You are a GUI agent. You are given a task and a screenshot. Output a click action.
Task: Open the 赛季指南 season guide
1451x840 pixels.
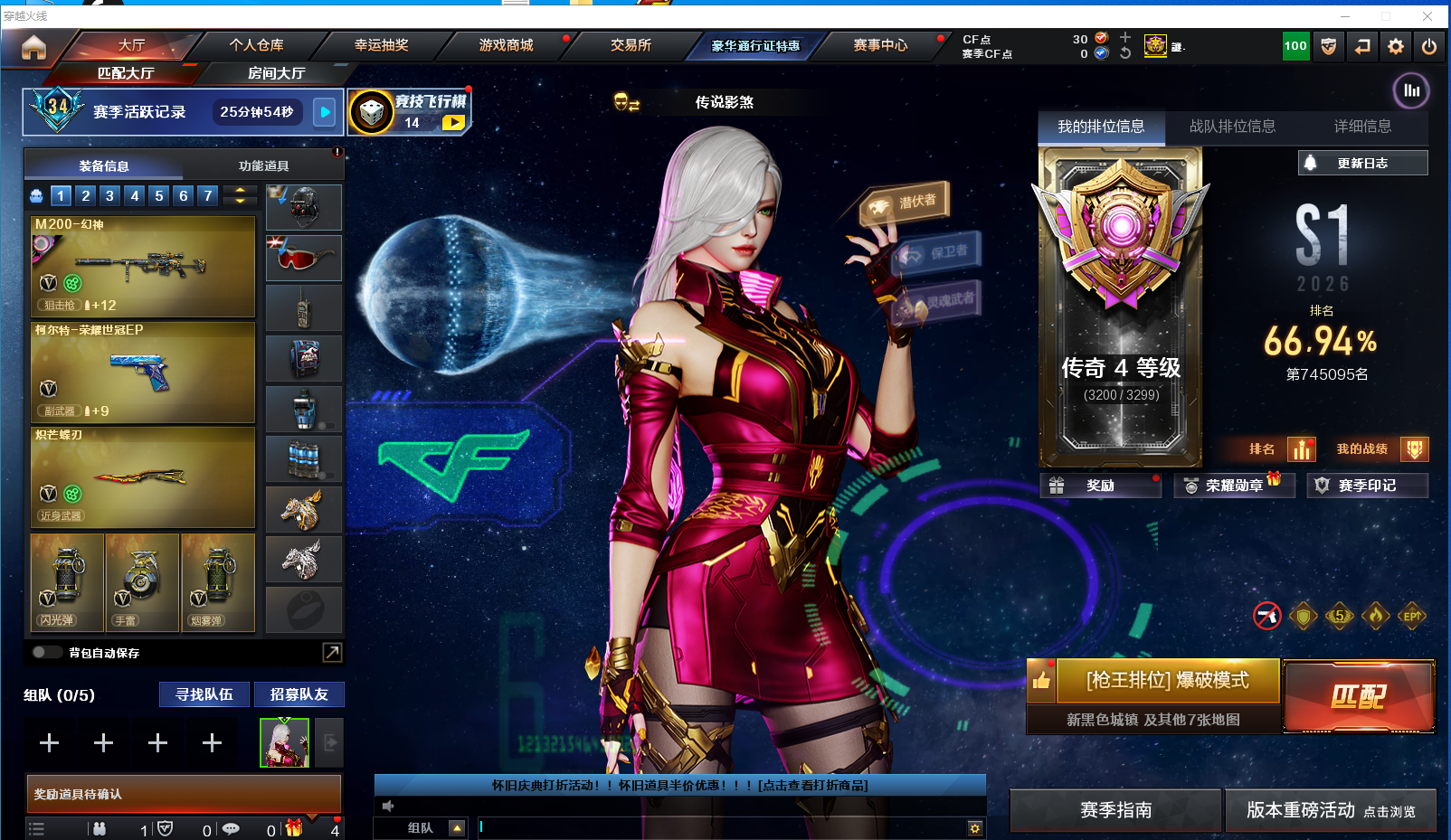pos(1115,810)
